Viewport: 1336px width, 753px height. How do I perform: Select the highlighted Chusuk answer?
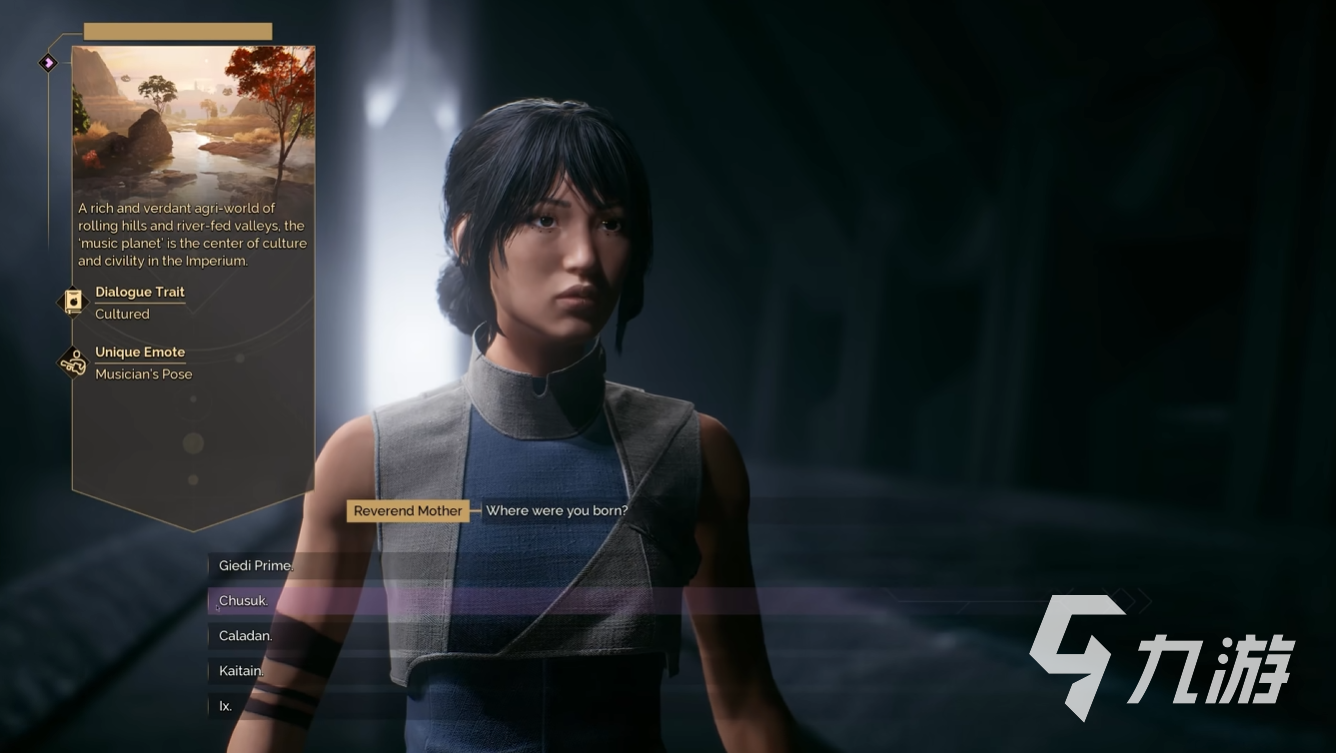[x=244, y=601]
